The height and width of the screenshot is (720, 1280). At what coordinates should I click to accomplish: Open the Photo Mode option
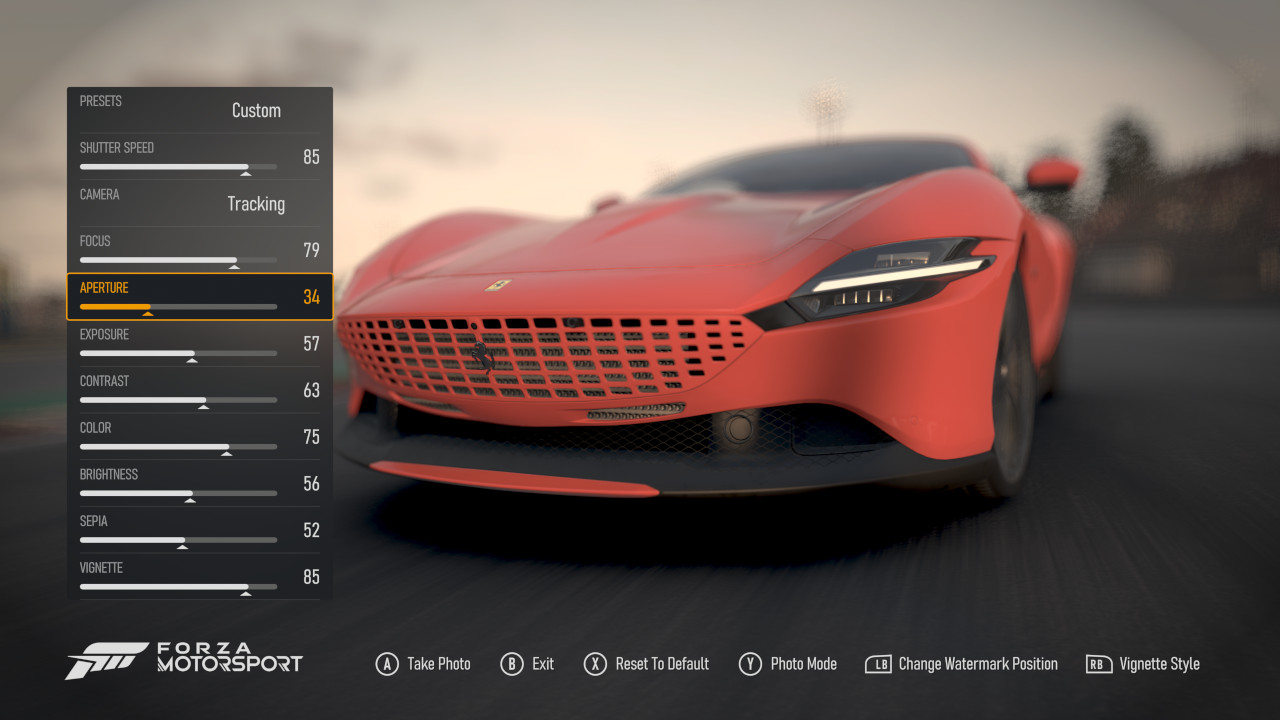(x=803, y=664)
